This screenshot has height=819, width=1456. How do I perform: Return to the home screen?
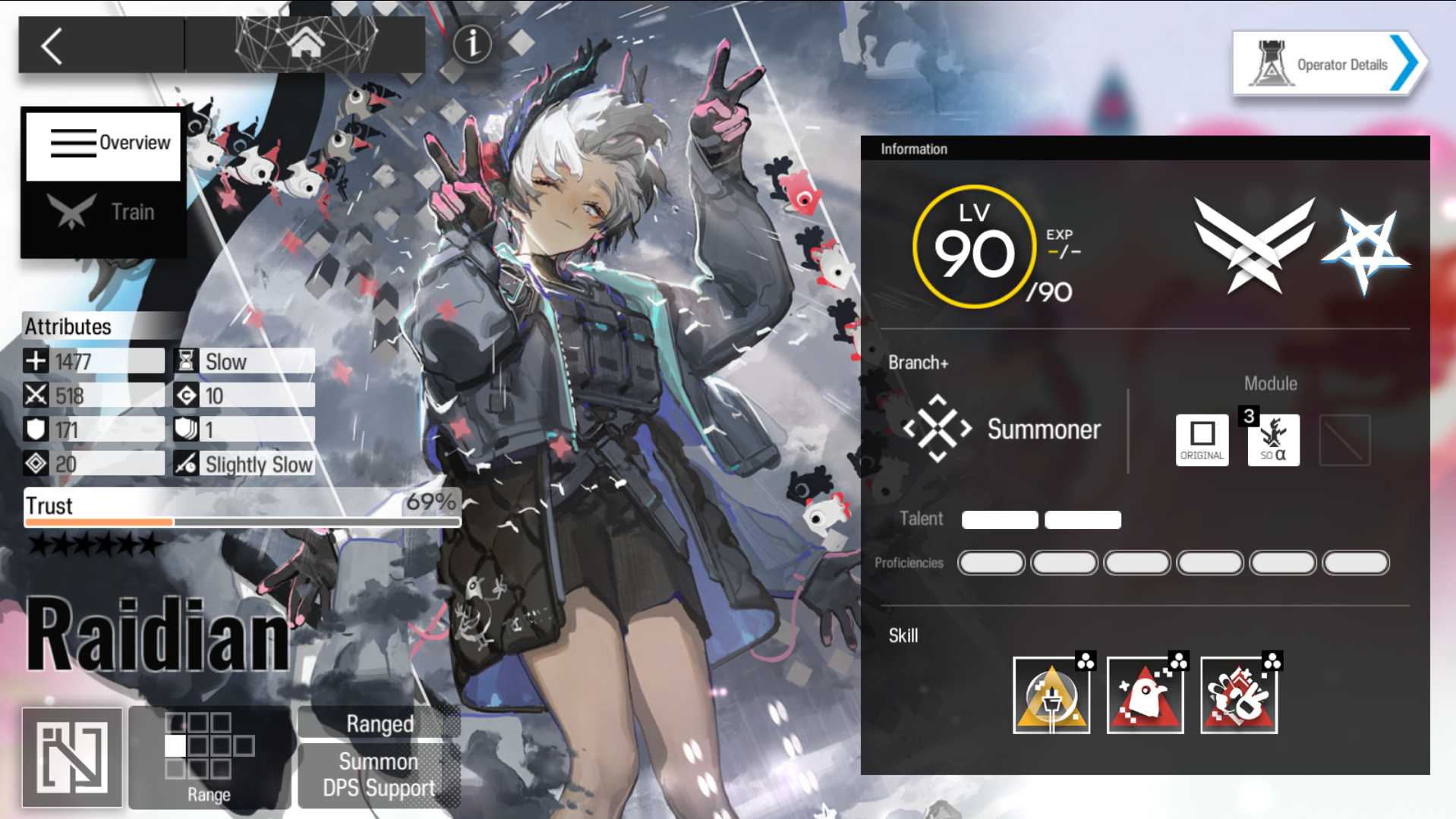[x=305, y=44]
